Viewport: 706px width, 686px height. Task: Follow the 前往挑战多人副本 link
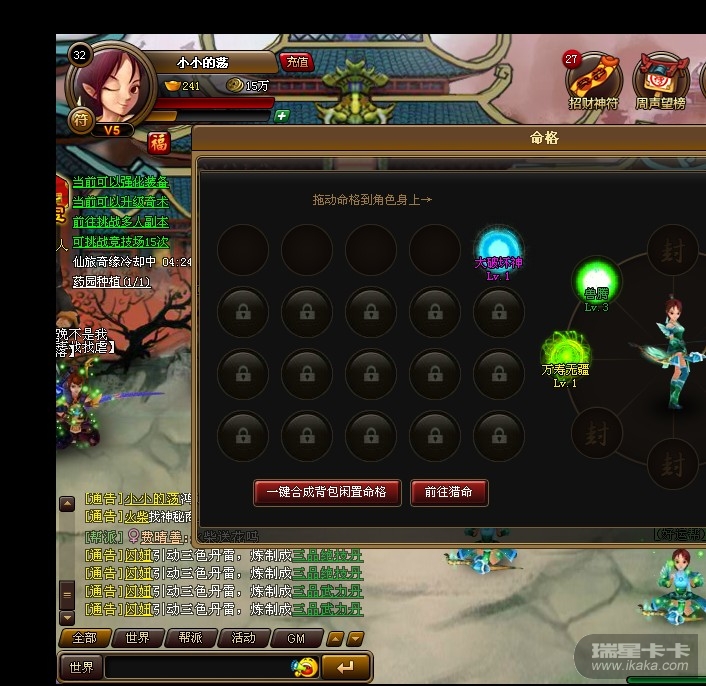pos(120,222)
